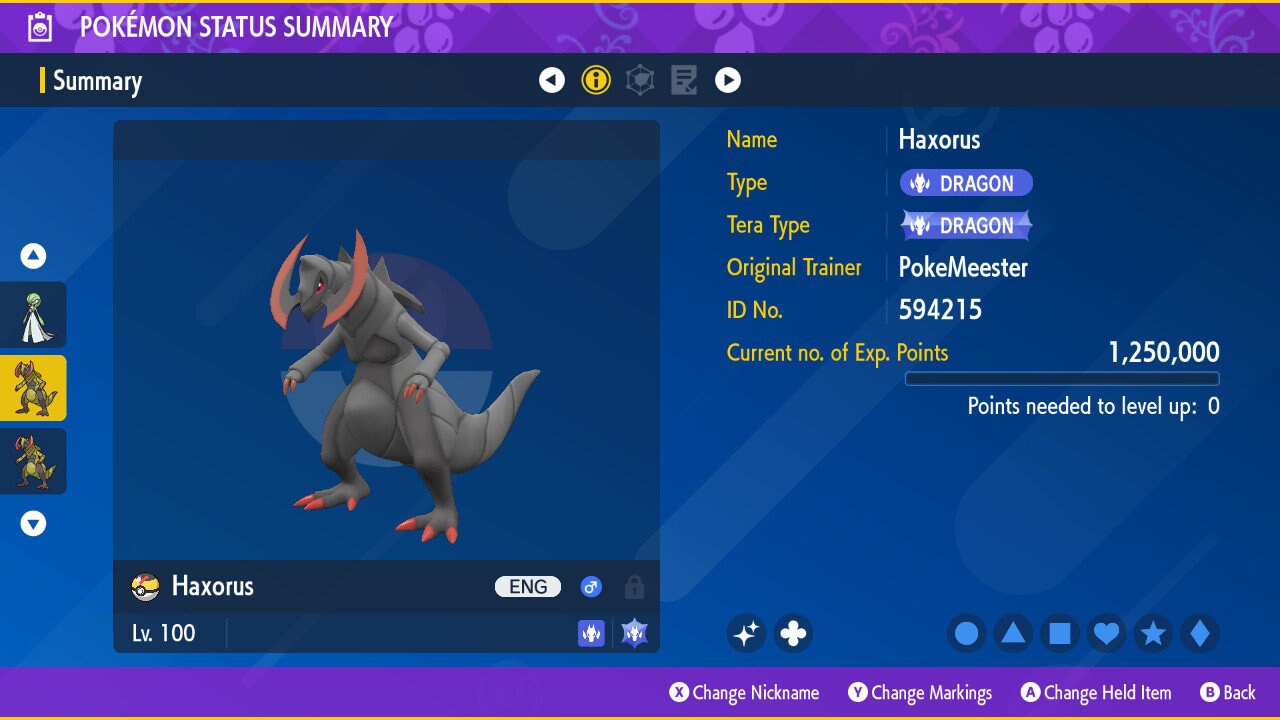Image resolution: width=1280 pixels, height=720 pixels.
Task: Choose the highlighted Haxorus party thumbnail
Action: [34, 388]
